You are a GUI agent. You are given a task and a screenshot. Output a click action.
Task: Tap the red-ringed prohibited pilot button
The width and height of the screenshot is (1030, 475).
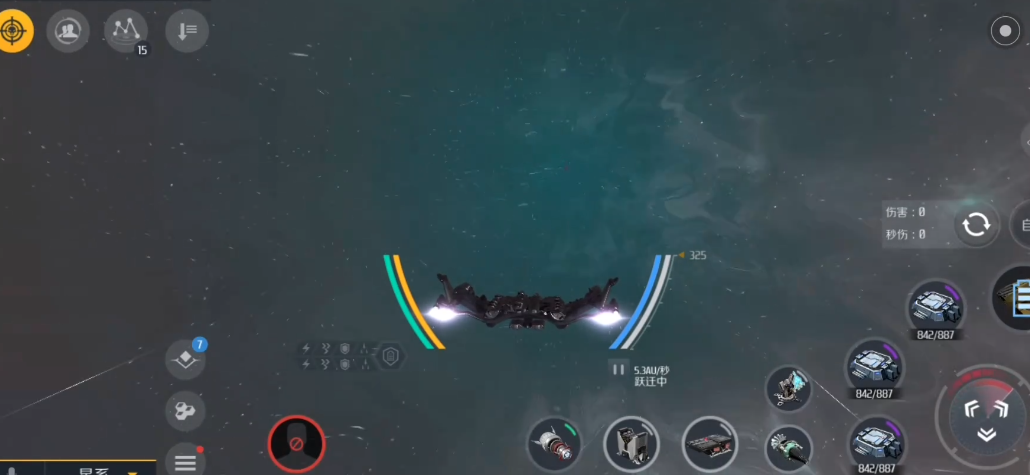(297, 443)
